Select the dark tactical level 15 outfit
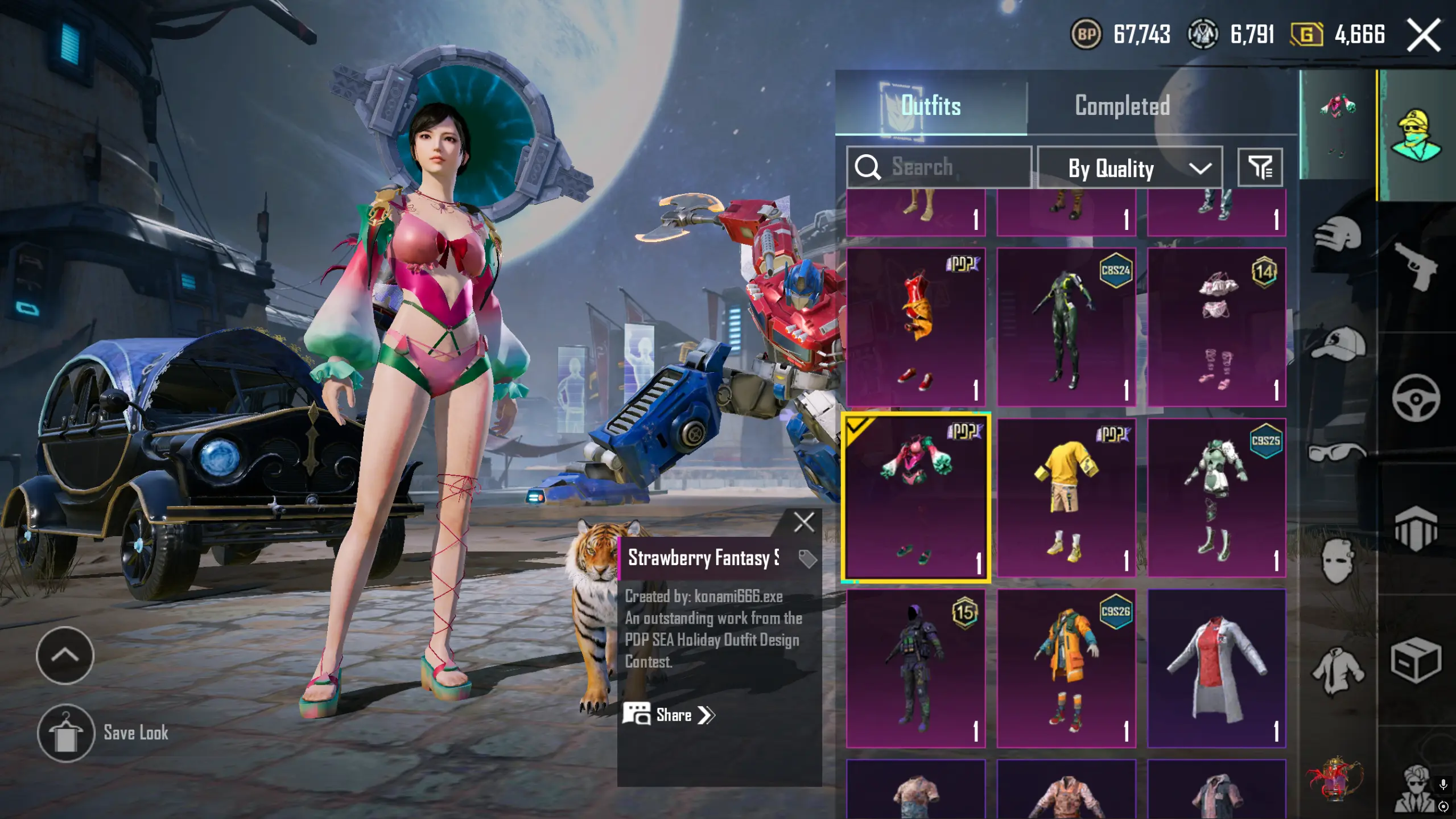This screenshot has height=819, width=1456. [x=915, y=668]
